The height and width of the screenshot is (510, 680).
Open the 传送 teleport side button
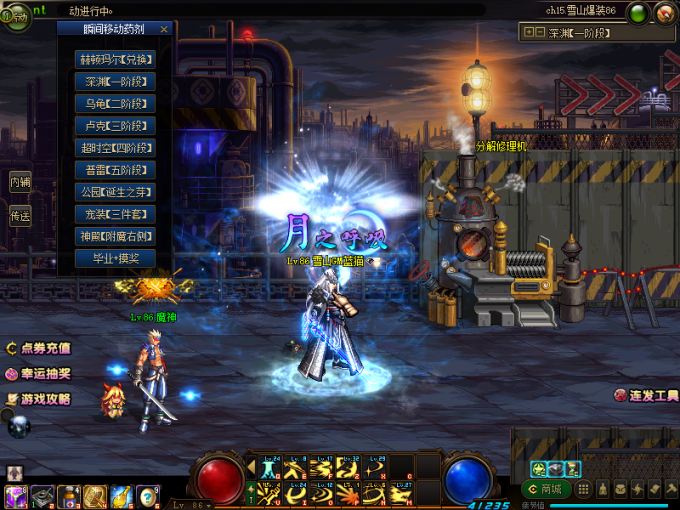pos(20,215)
